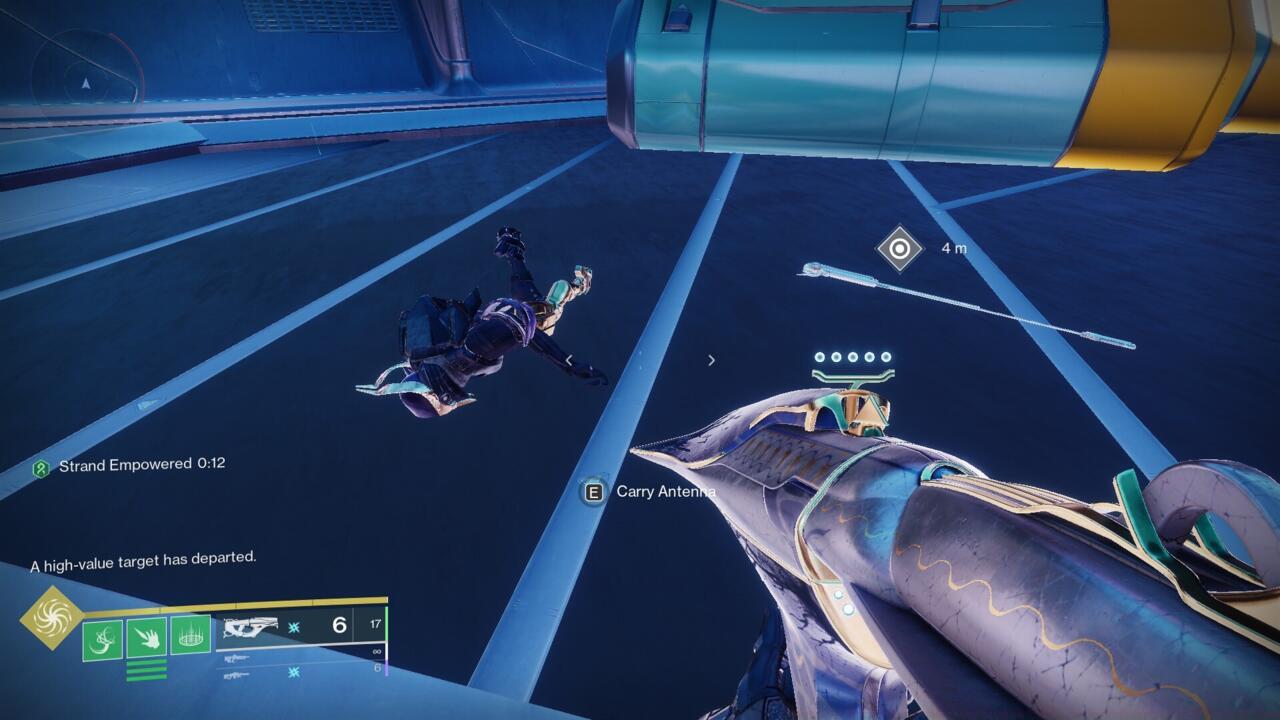Expand the right directional damage chevron
Viewport: 1280px width, 720px height.
pos(712,359)
